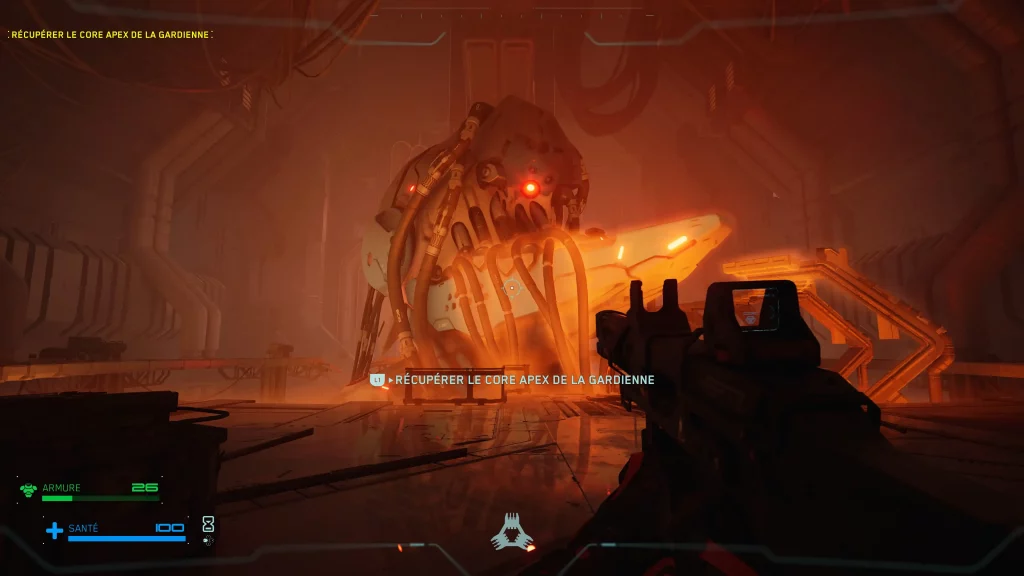Select the three-clawed emblem icon at bottom center
Viewport: 1024px width, 576px height.
[x=512, y=532]
